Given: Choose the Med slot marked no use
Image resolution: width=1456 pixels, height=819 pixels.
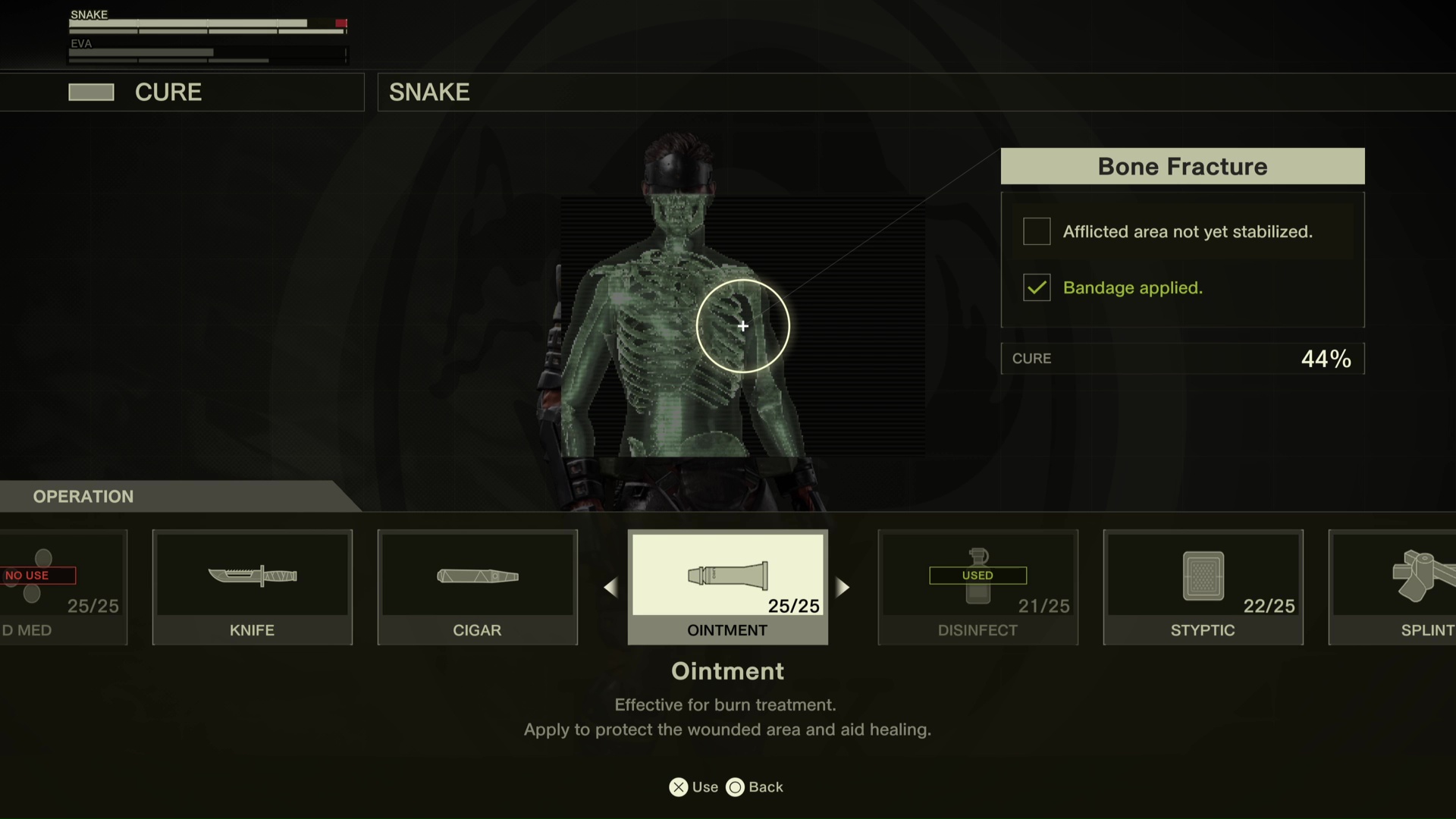Looking at the screenshot, I should pos(62,586).
